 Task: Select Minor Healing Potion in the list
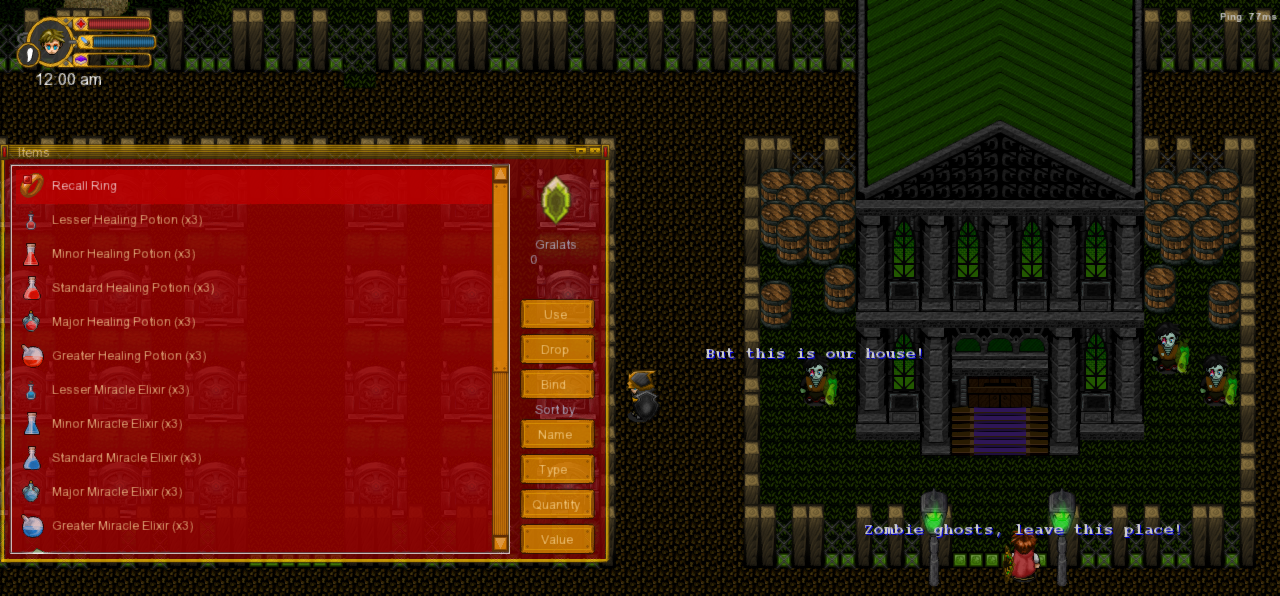coord(123,254)
